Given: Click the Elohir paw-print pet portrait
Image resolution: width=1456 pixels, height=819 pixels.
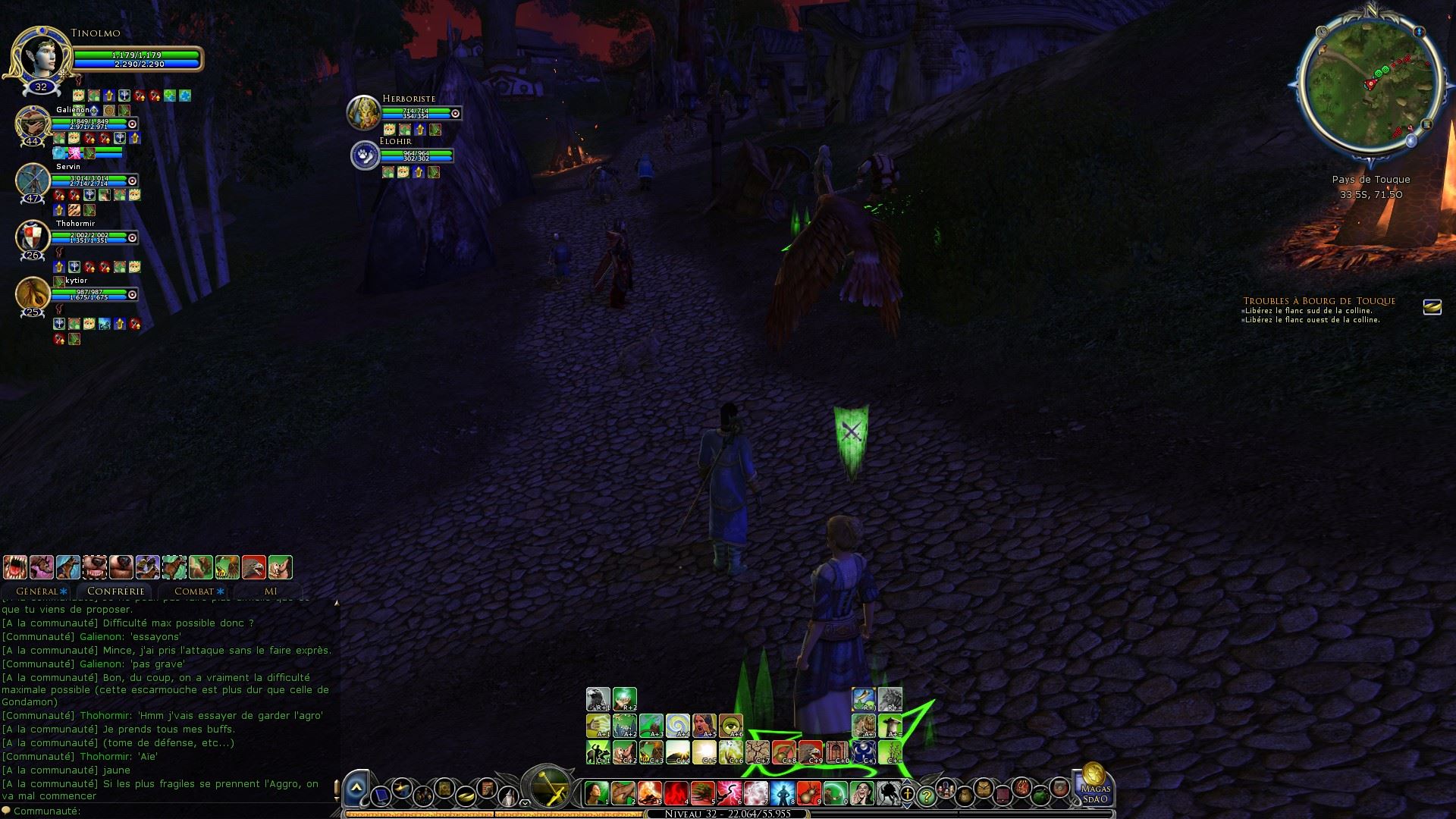Looking at the screenshot, I should point(365,155).
